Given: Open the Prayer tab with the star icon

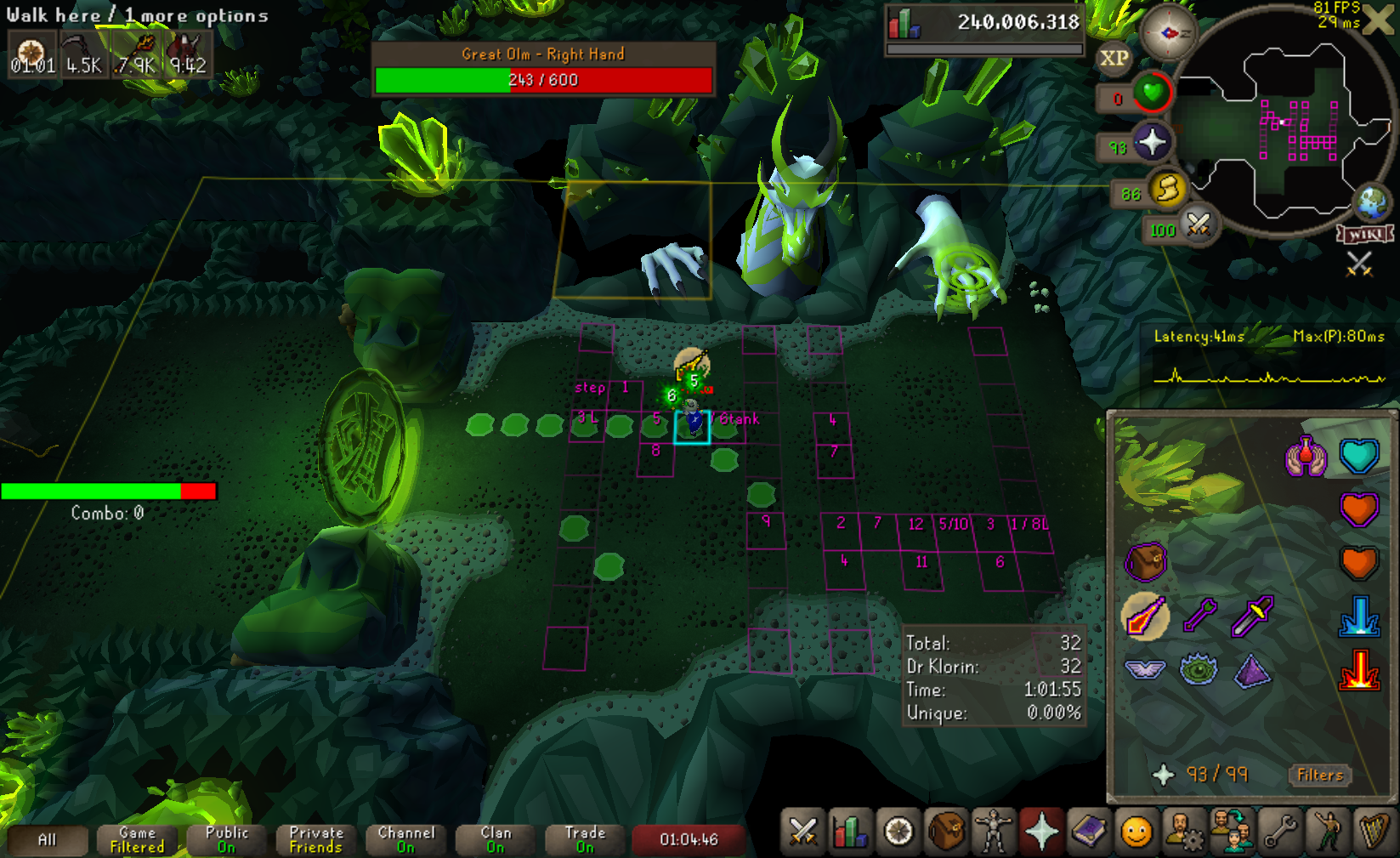Looking at the screenshot, I should [1040, 831].
